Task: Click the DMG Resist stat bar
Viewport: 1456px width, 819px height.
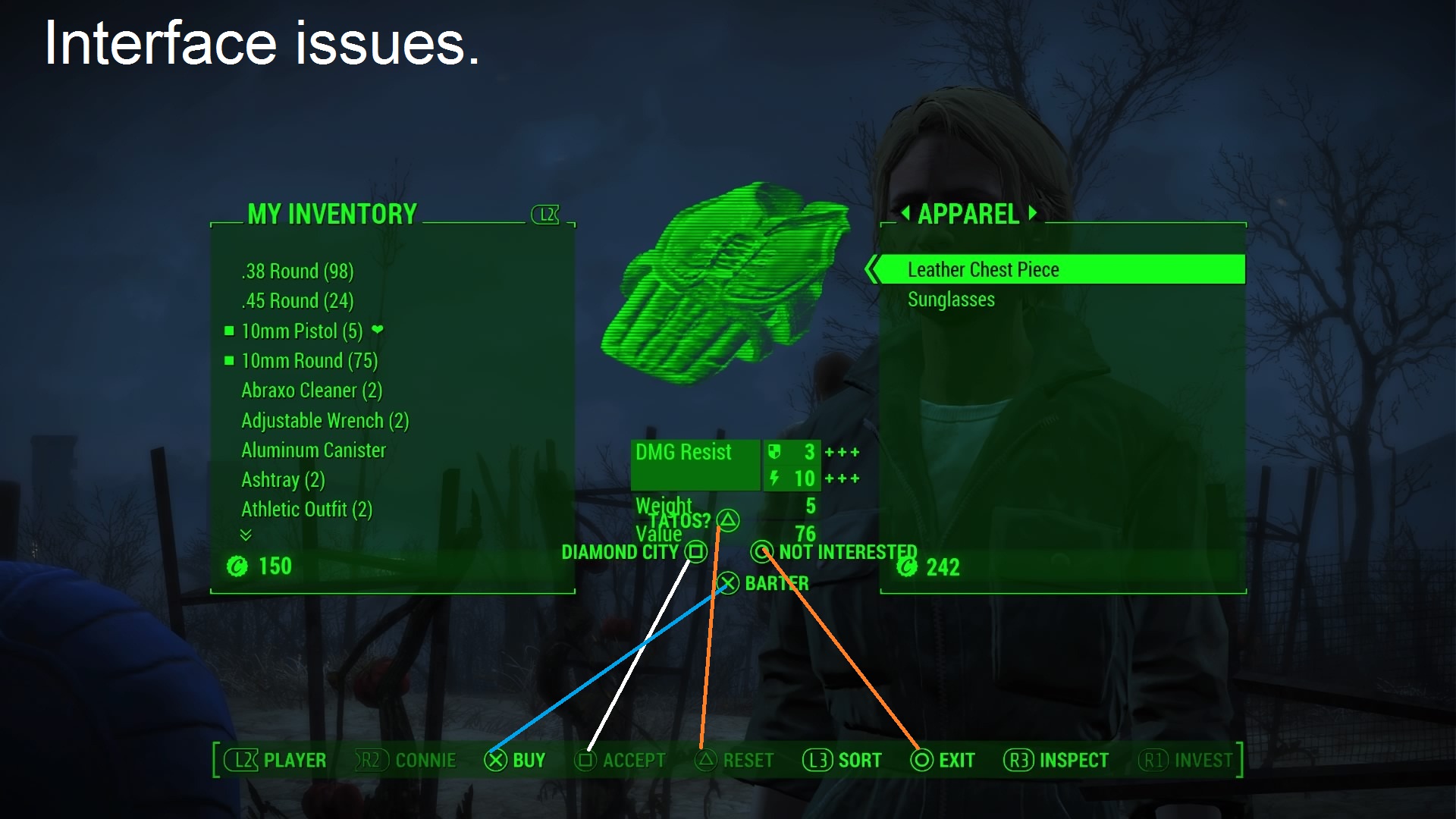Action: tap(695, 464)
